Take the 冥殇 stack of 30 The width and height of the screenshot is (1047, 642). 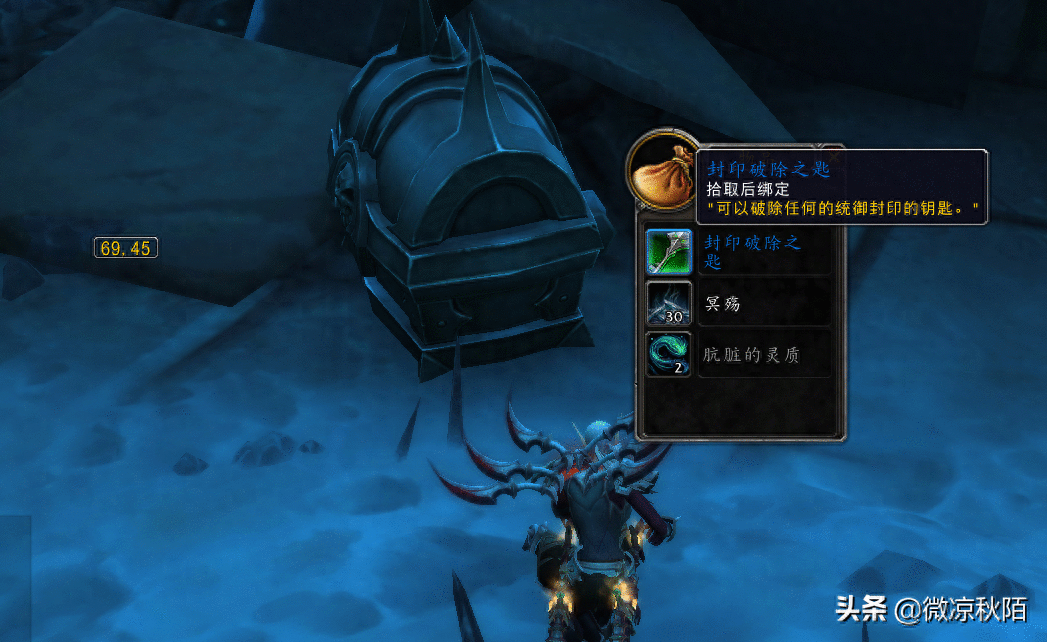669,303
